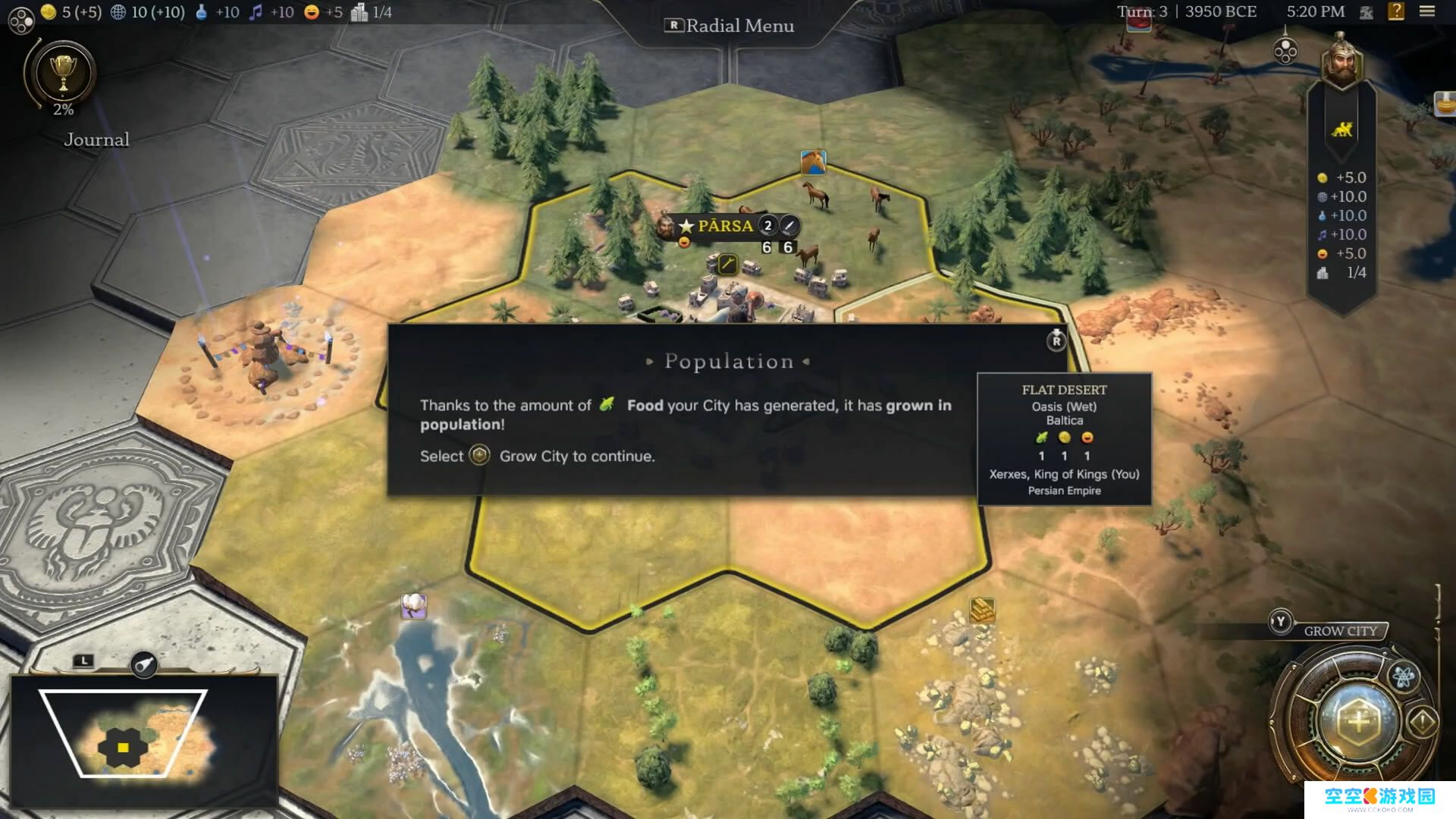Image resolution: width=1456 pixels, height=819 pixels.
Task: Click the Grow City label button
Action: [x=1340, y=631]
